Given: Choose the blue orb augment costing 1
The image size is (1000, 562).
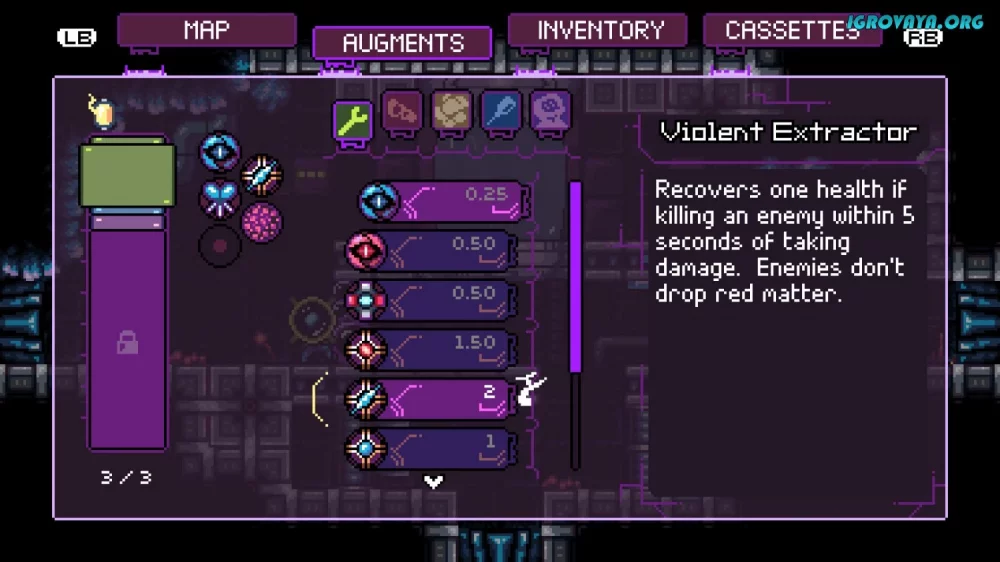Looking at the screenshot, I should 431,447.
